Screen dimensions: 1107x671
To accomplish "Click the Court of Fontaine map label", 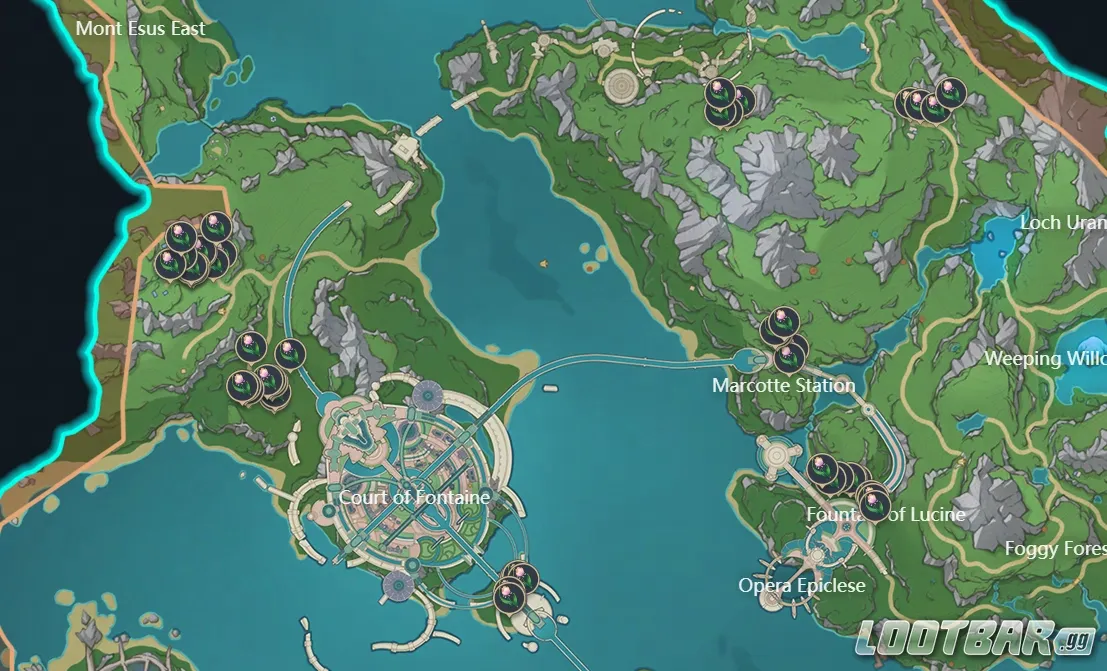I will [414, 497].
